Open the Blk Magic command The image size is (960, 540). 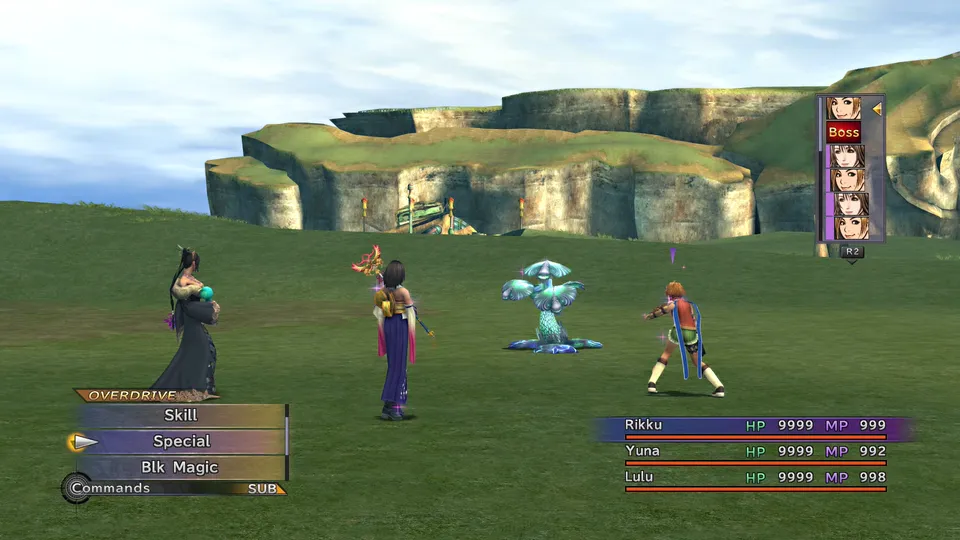[x=181, y=467]
